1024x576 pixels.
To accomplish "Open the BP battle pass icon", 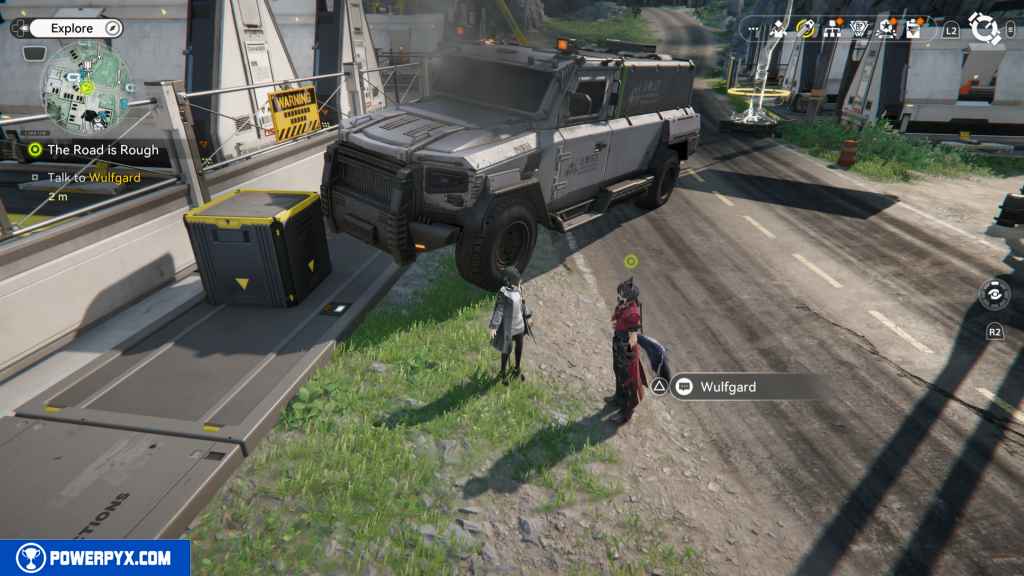I will point(860,28).
